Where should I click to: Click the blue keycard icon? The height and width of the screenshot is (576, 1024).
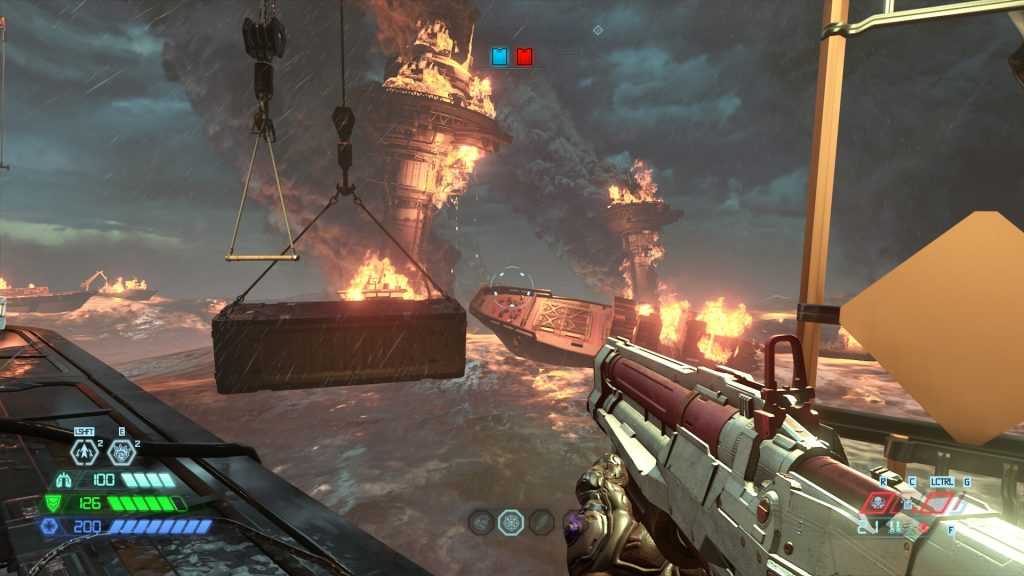pos(500,57)
